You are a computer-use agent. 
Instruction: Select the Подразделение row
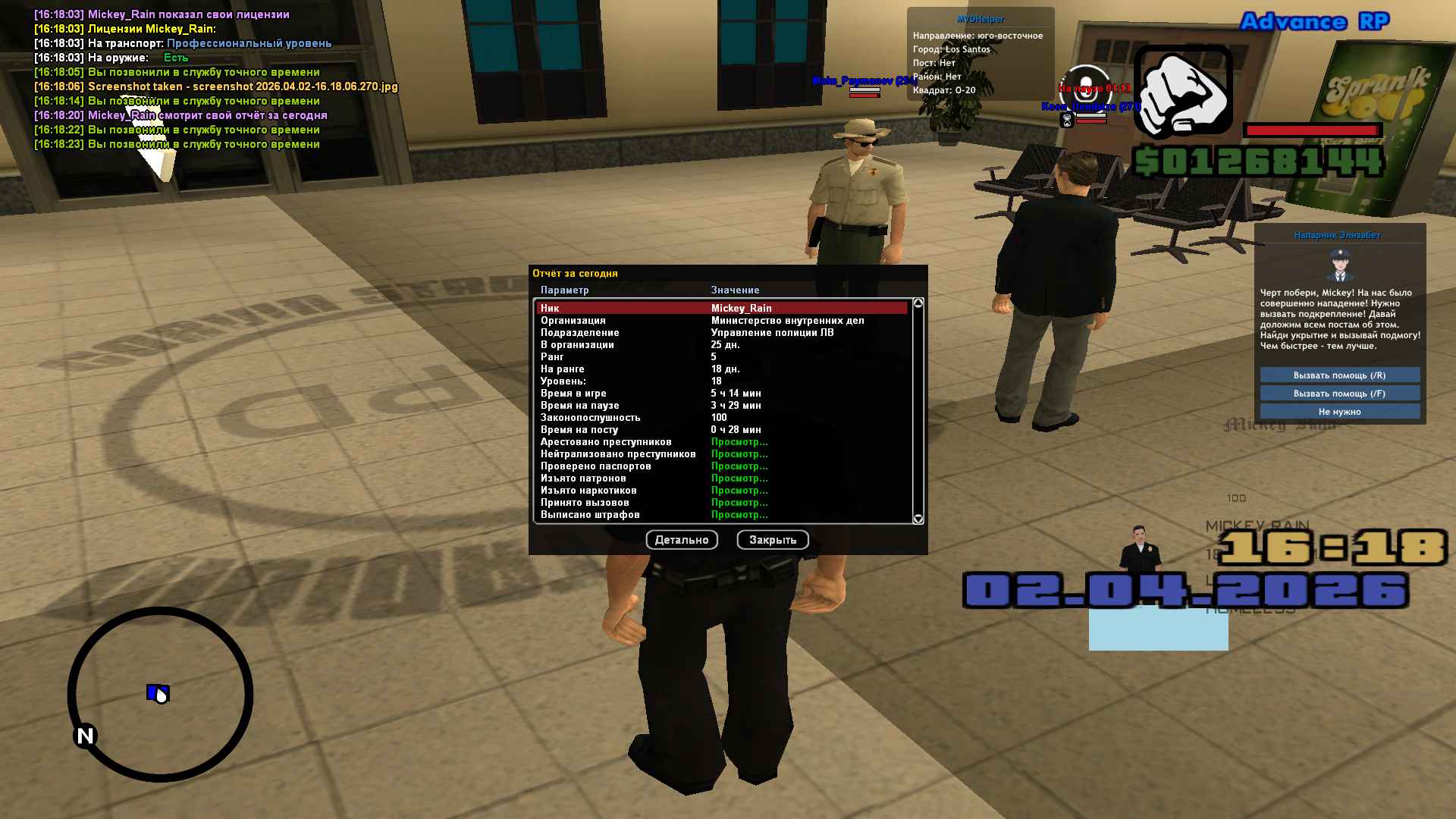click(x=721, y=333)
